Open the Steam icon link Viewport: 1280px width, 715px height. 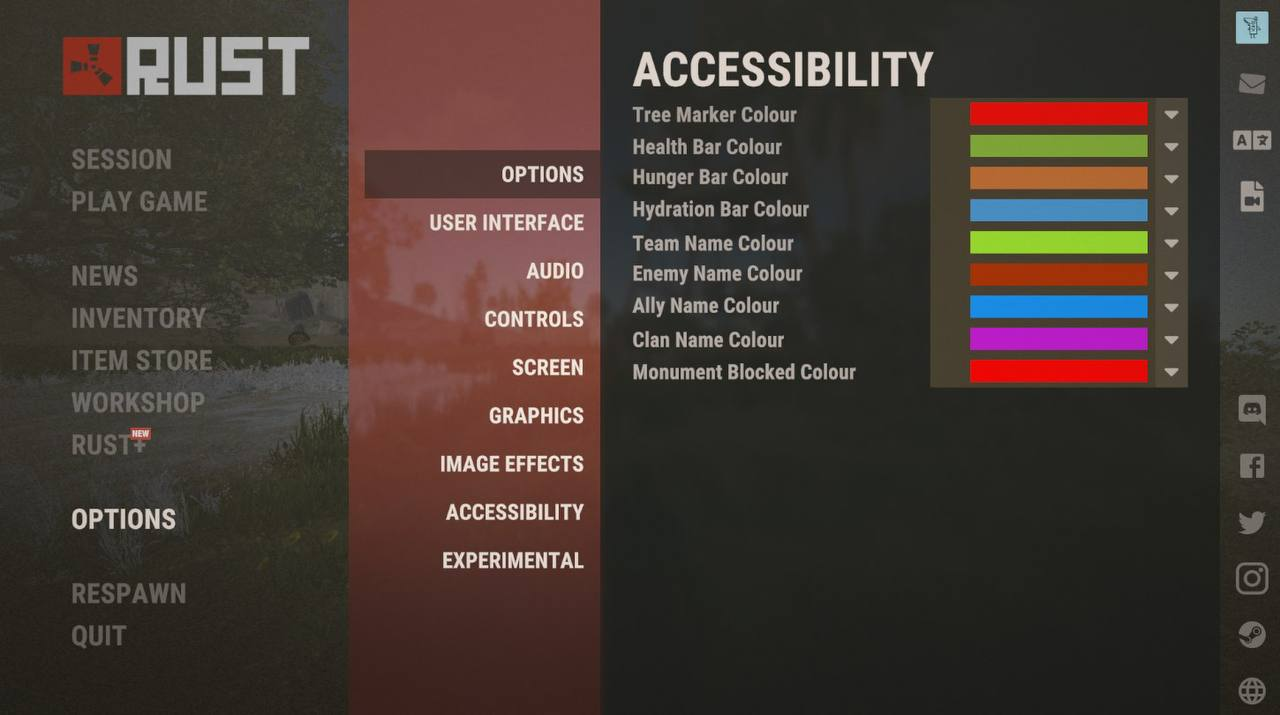click(1252, 635)
